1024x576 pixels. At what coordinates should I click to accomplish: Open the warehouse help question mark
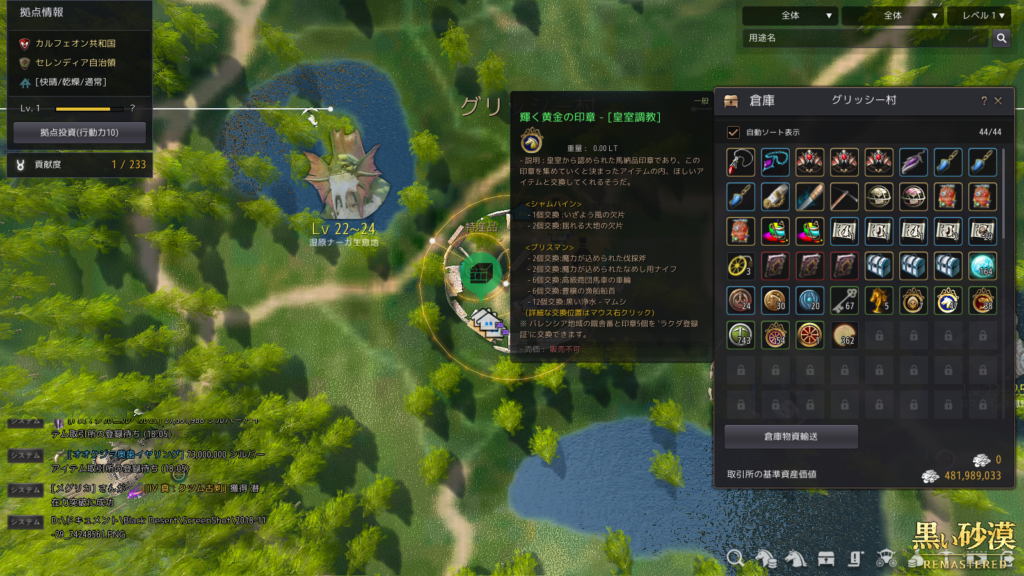point(983,101)
